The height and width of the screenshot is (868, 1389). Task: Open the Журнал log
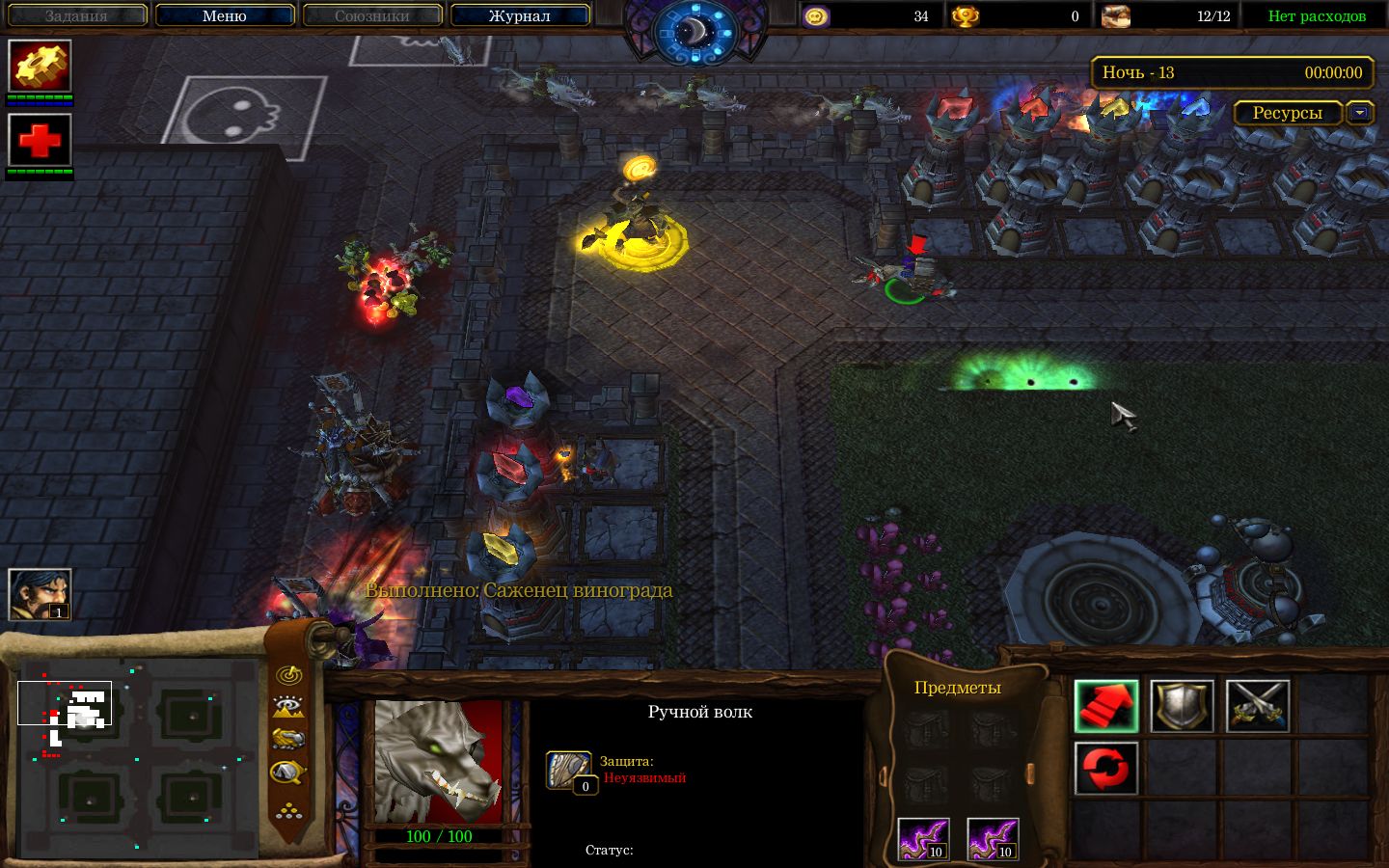[x=519, y=15]
